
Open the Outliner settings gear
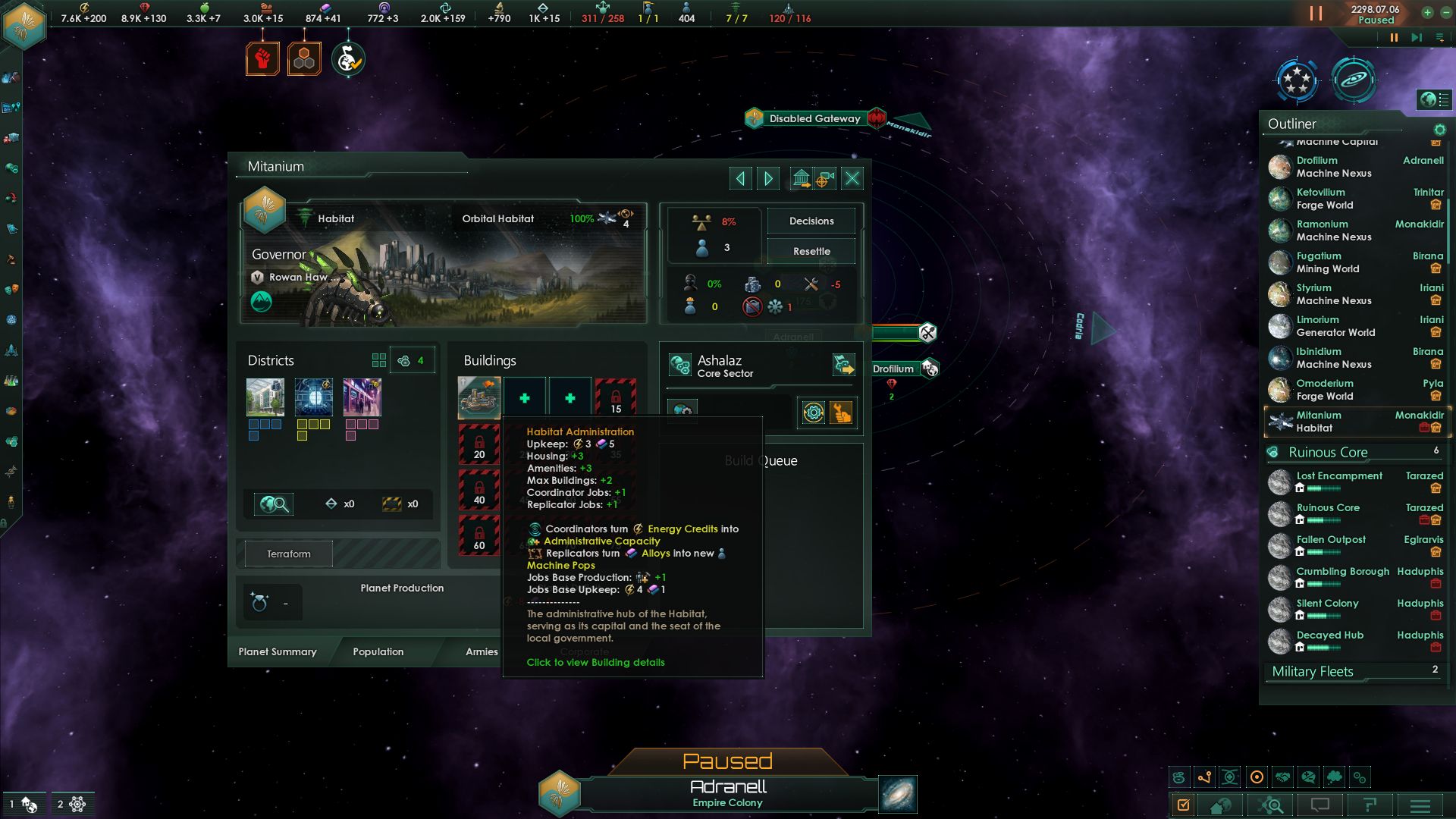coord(1440,130)
